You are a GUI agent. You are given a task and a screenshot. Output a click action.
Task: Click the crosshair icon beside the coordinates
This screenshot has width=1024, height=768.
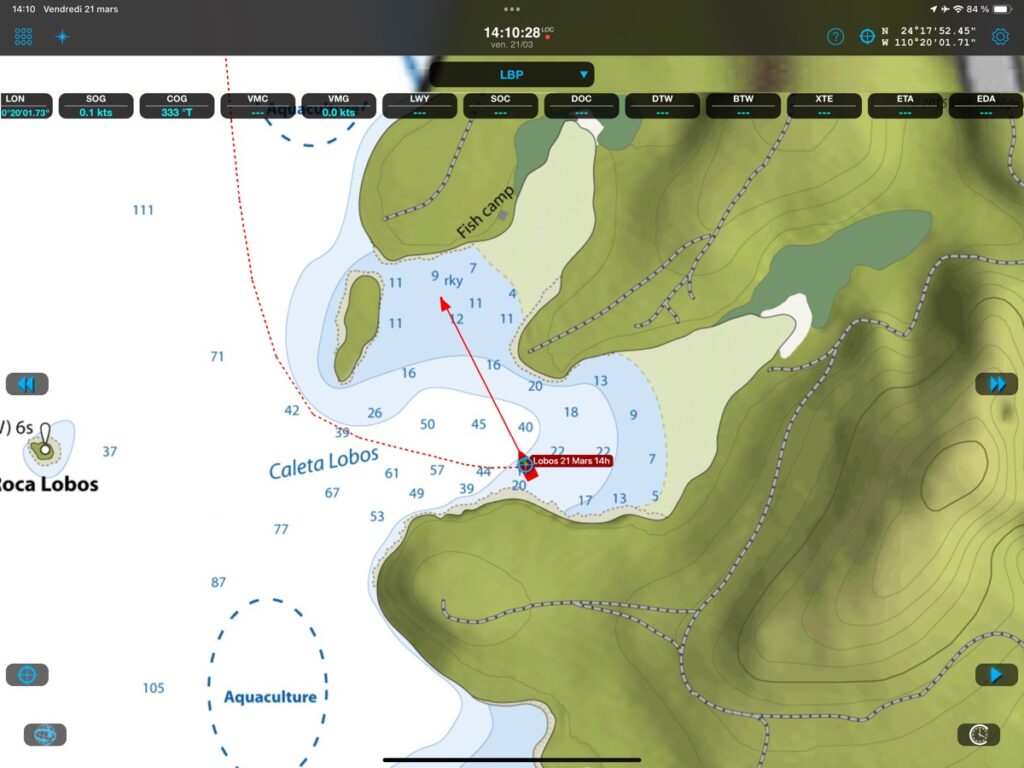coord(867,37)
